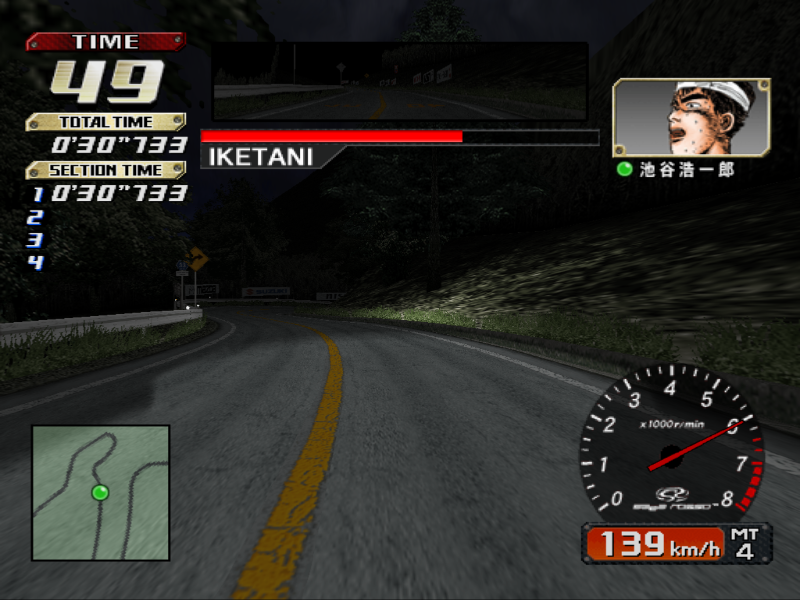Click the tachometer dial

671,445
